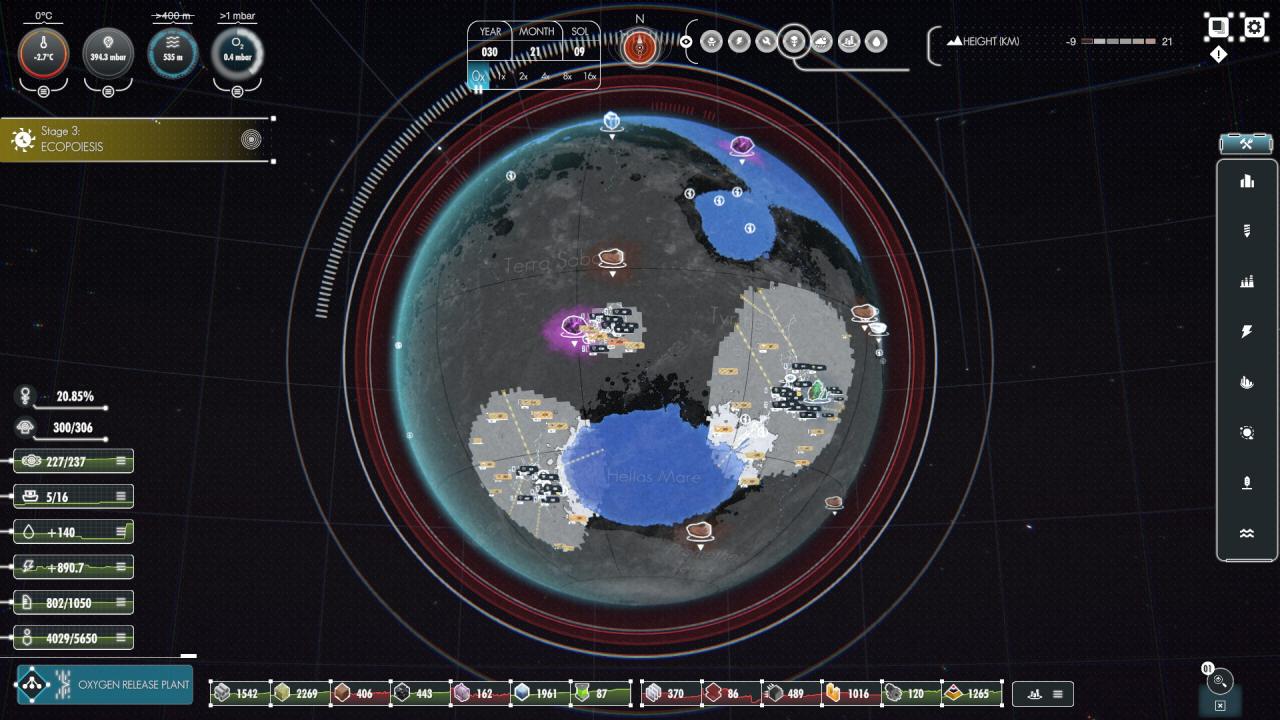Toggle the windowed mode square icon
1280x720 pixels.
1218,26
